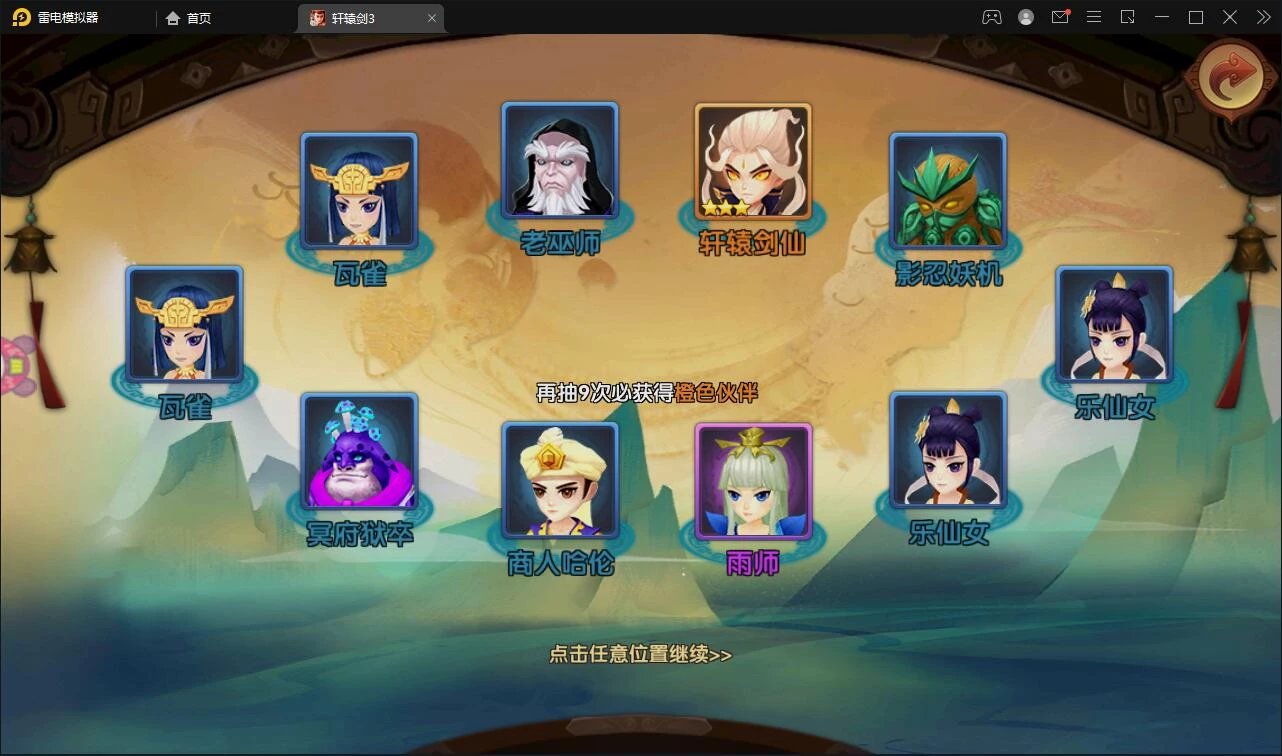Click the 点击任意位置继续 prompt to continue
This screenshot has width=1282, height=756.
[640, 655]
